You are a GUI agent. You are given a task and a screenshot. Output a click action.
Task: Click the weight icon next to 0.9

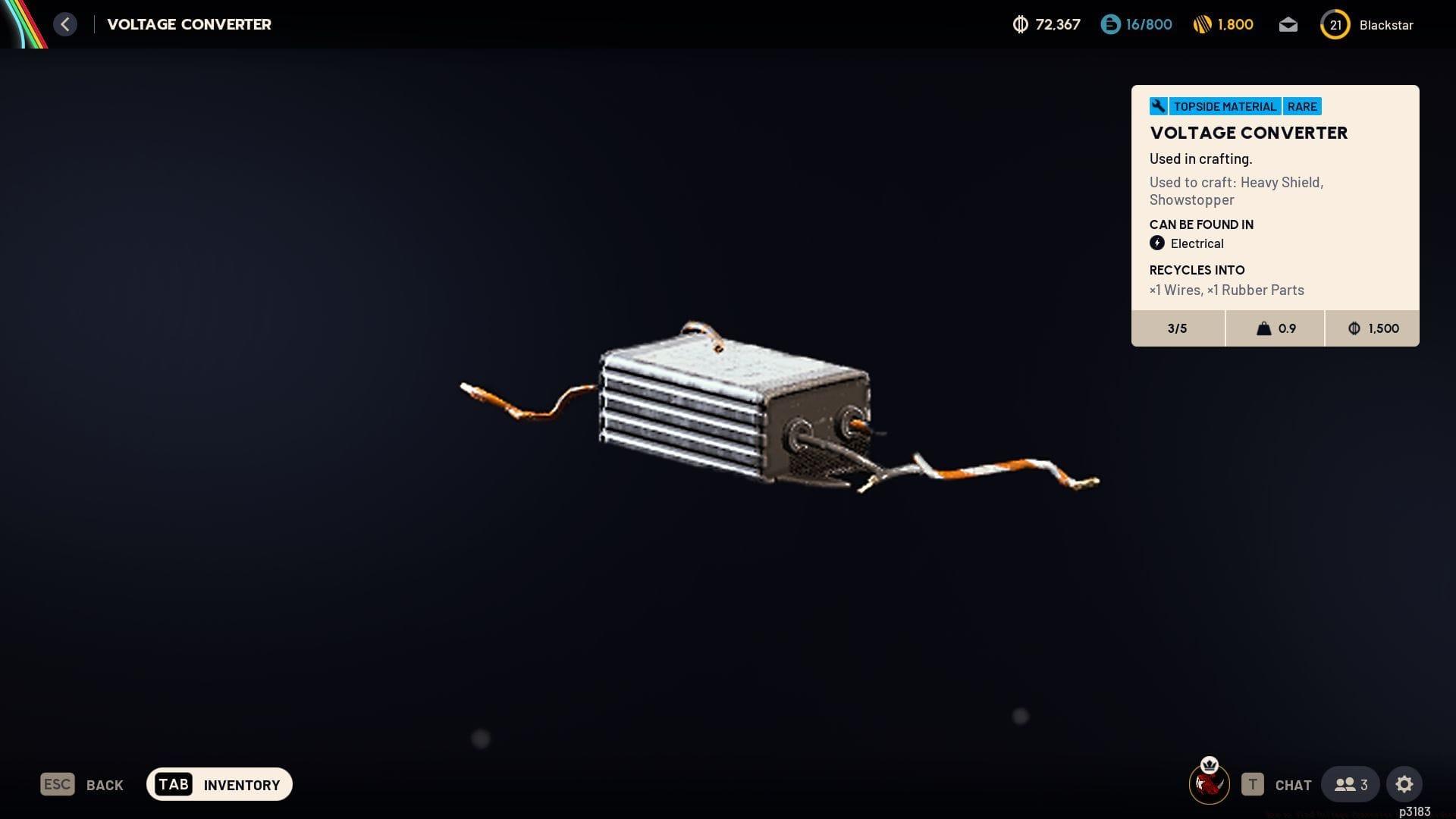point(1262,328)
